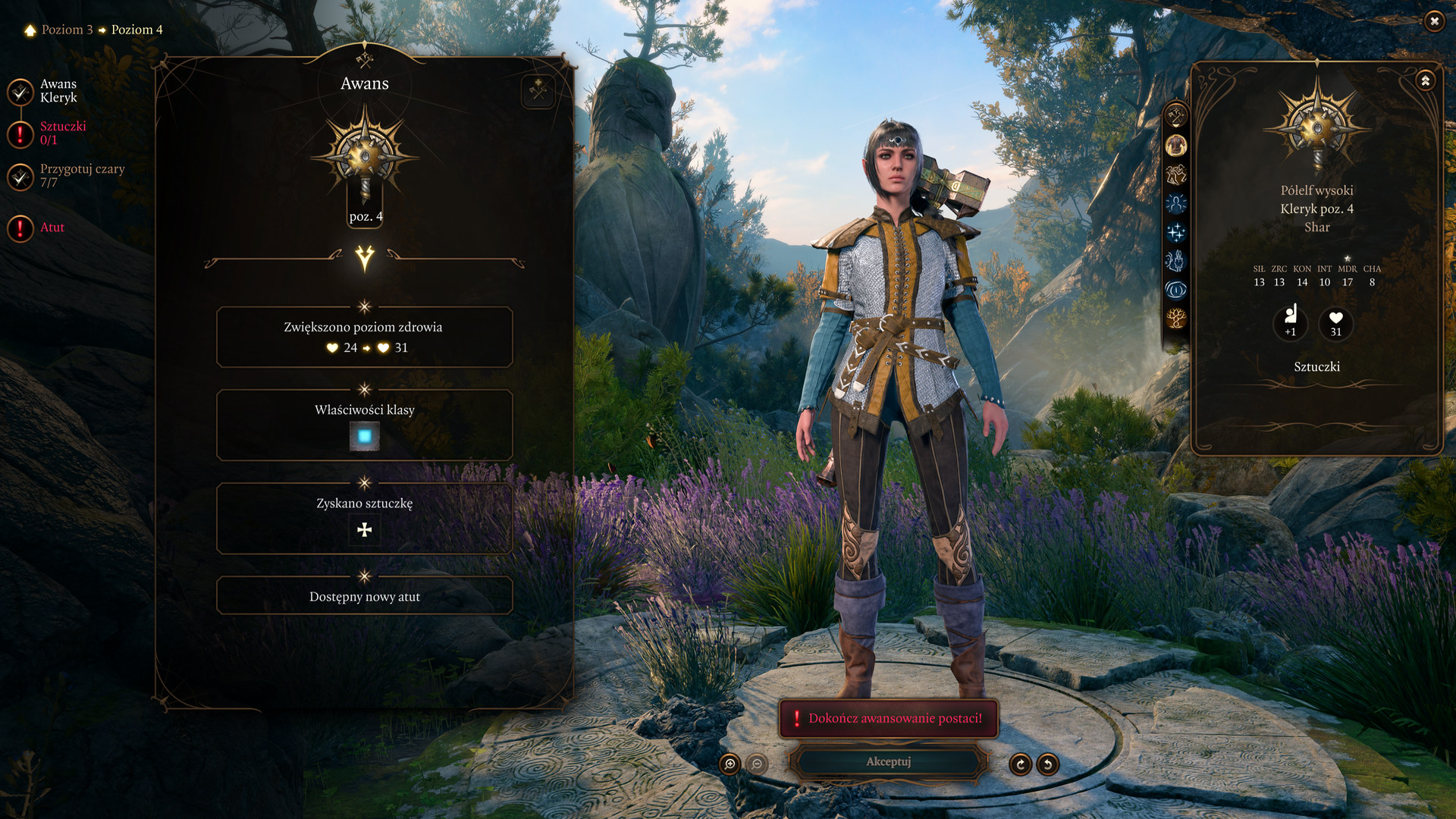The image size is (1456, 819).
Task: Select the glowing silhouette tab
Action: 1175,203
